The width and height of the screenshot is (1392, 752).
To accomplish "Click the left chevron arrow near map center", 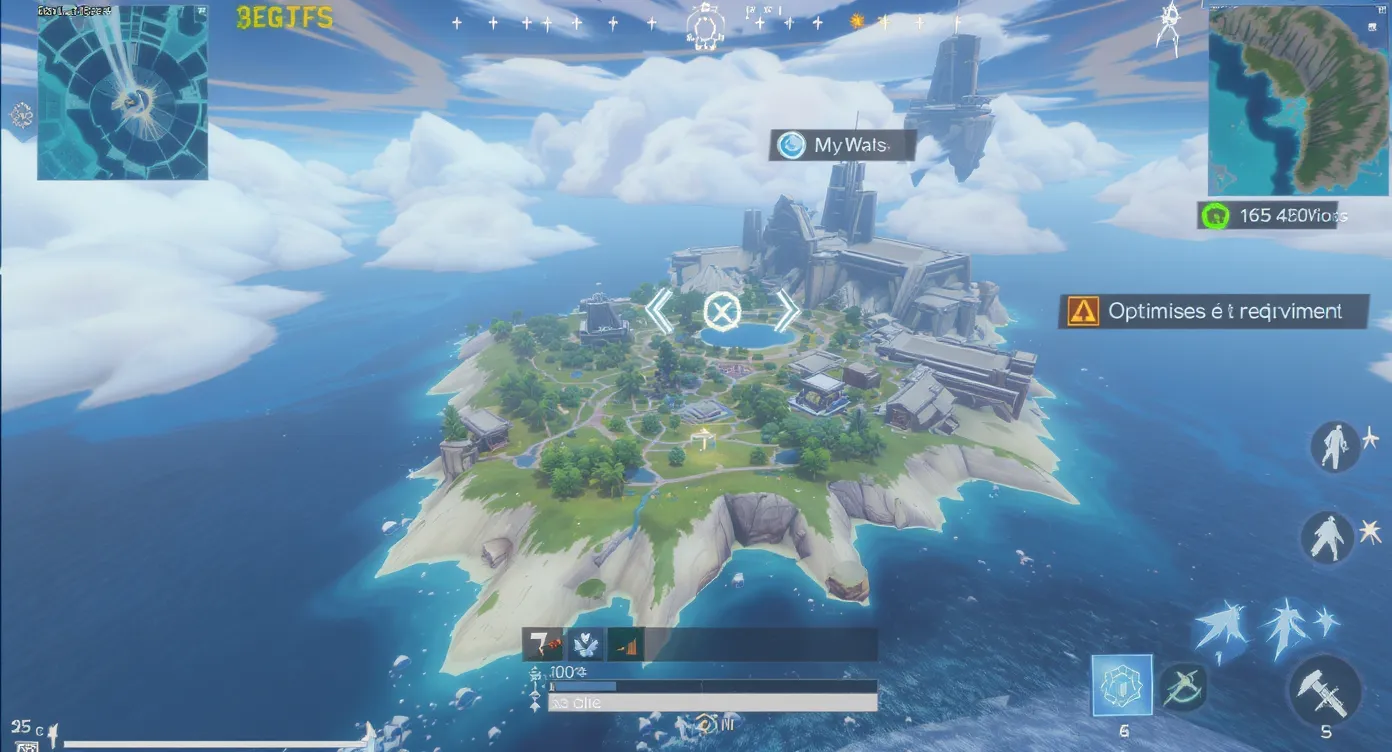I will coord(660,311).
